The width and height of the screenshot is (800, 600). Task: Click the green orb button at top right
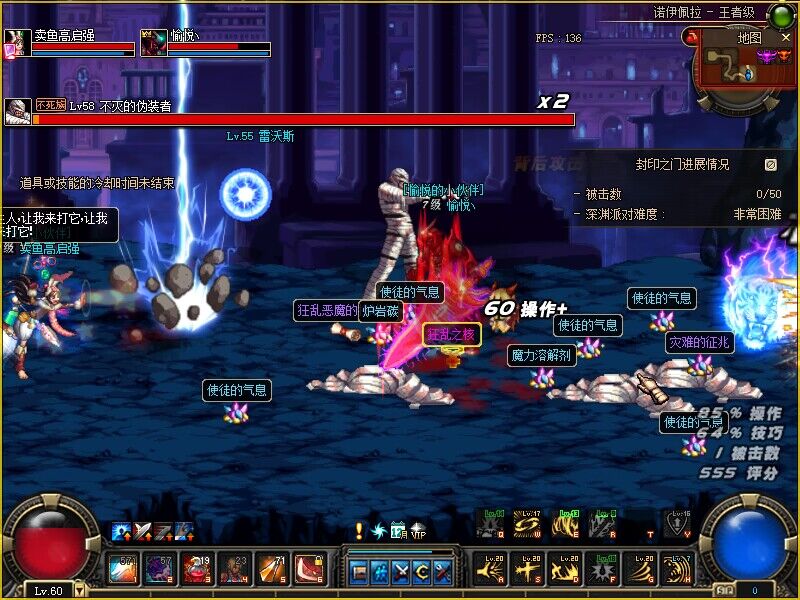[781, 14]
